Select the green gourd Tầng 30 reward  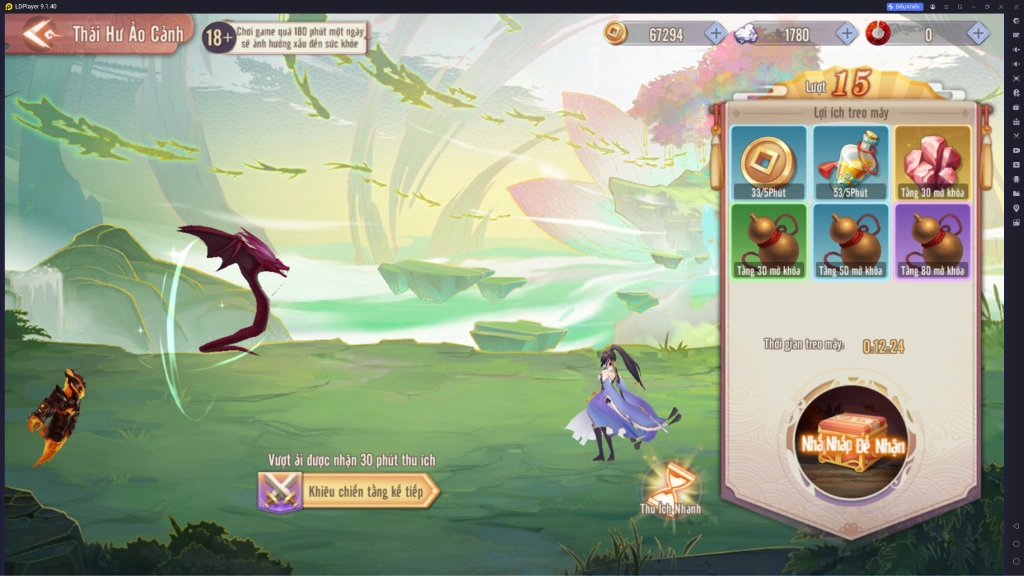768,241
